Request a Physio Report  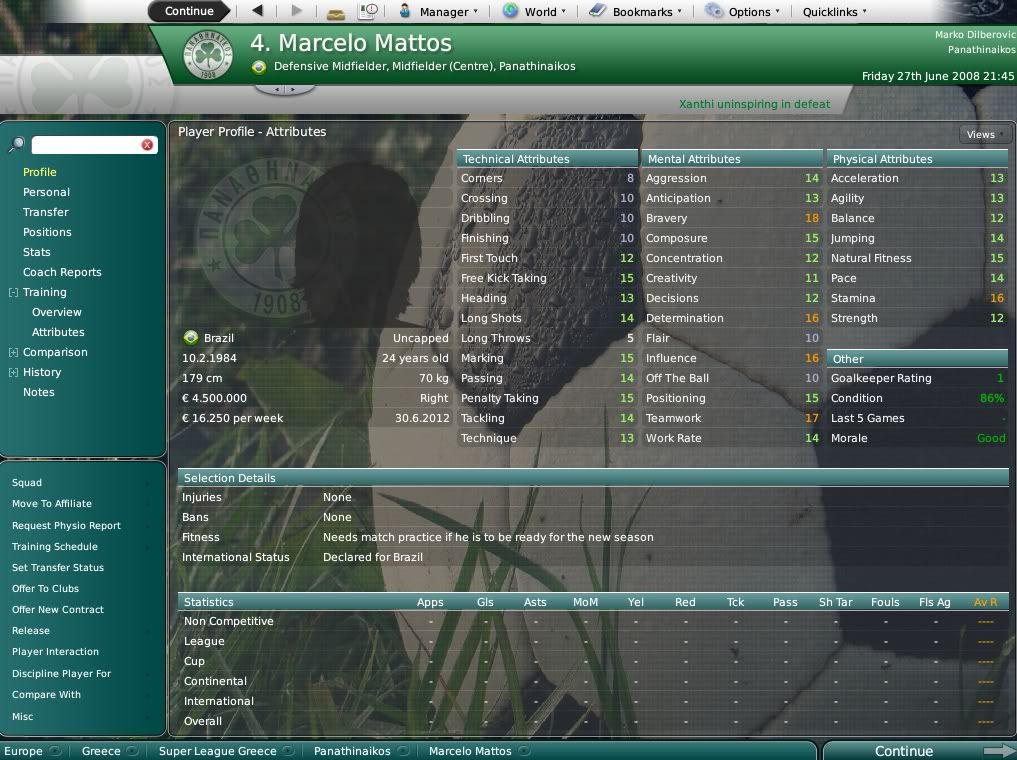click(66, 526)
